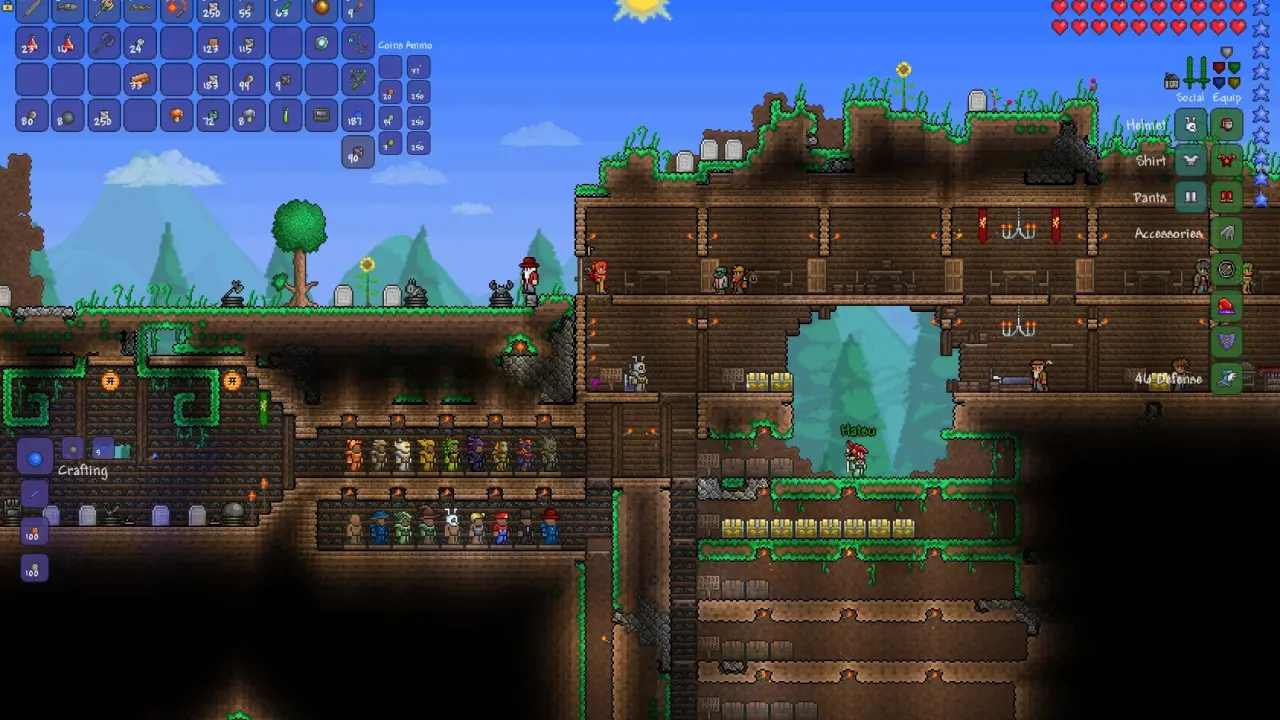Viewport: 1280px width, 720px height.
Task: Craft the large blue orb recipe
Action: [35, 459]
